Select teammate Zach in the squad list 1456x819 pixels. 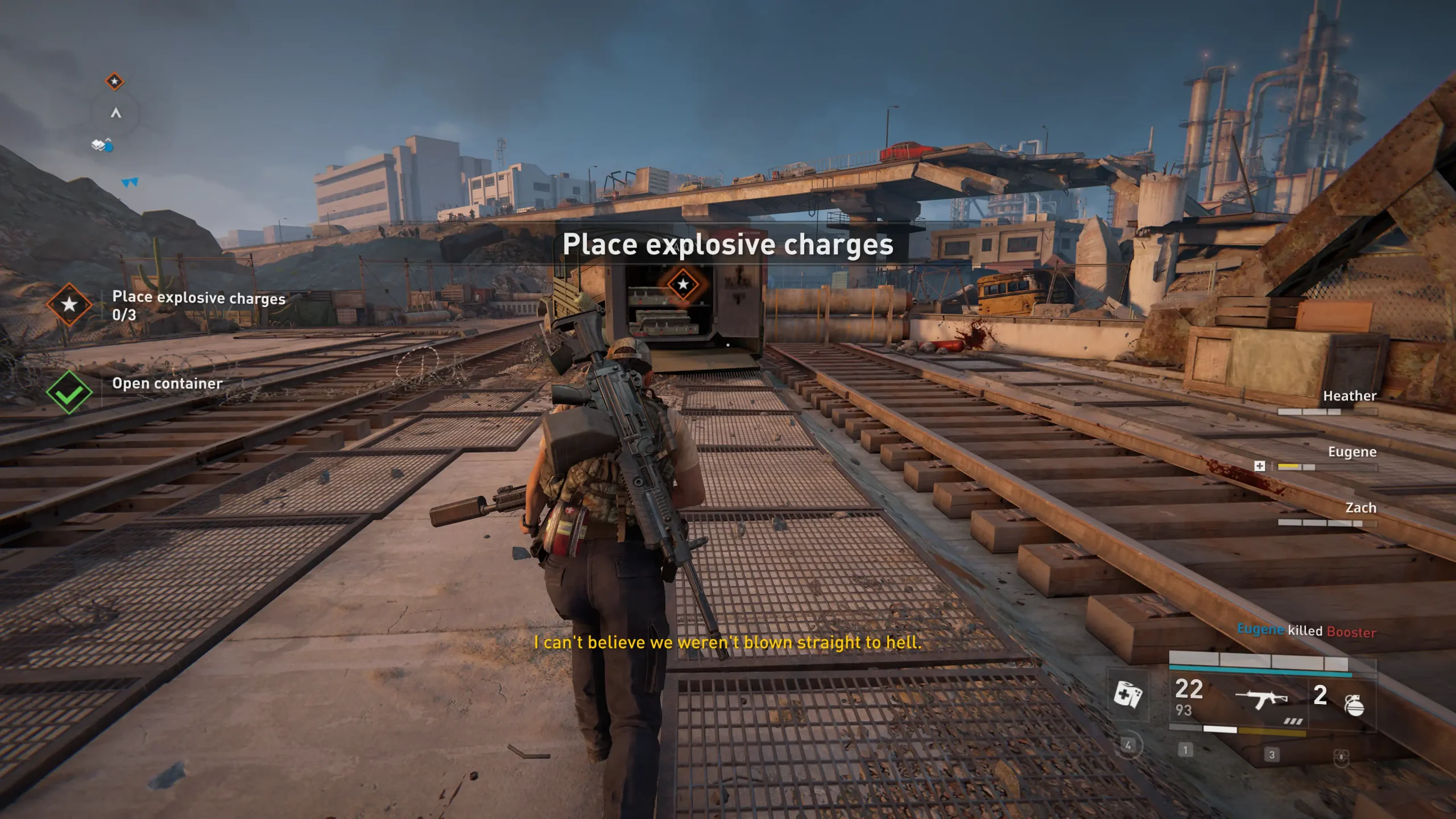click(x=1360, y=508)
